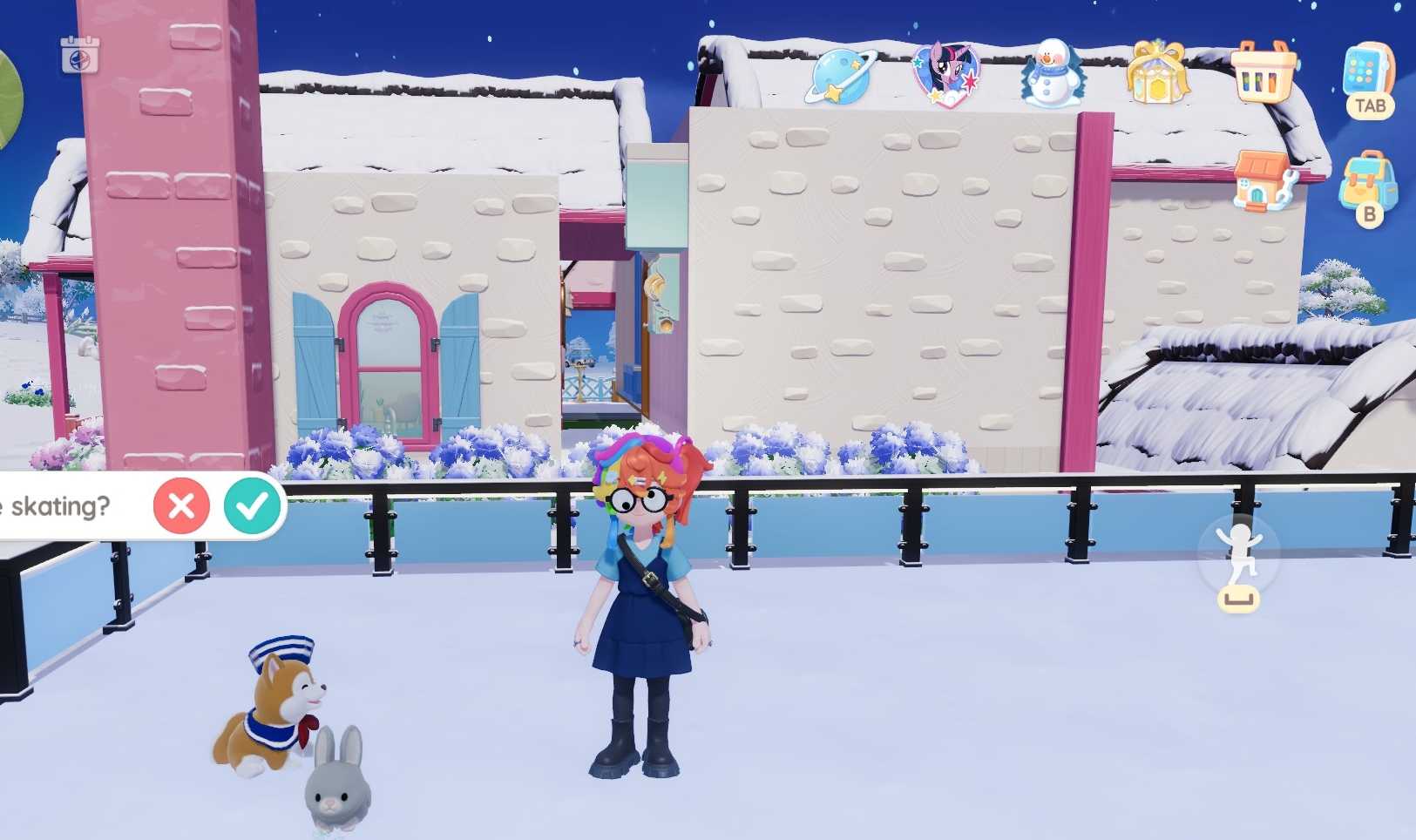Open the ringed planet icon menu
Image resolution: width=1416 pixels, height=840 pixels.
pos(840,76)
